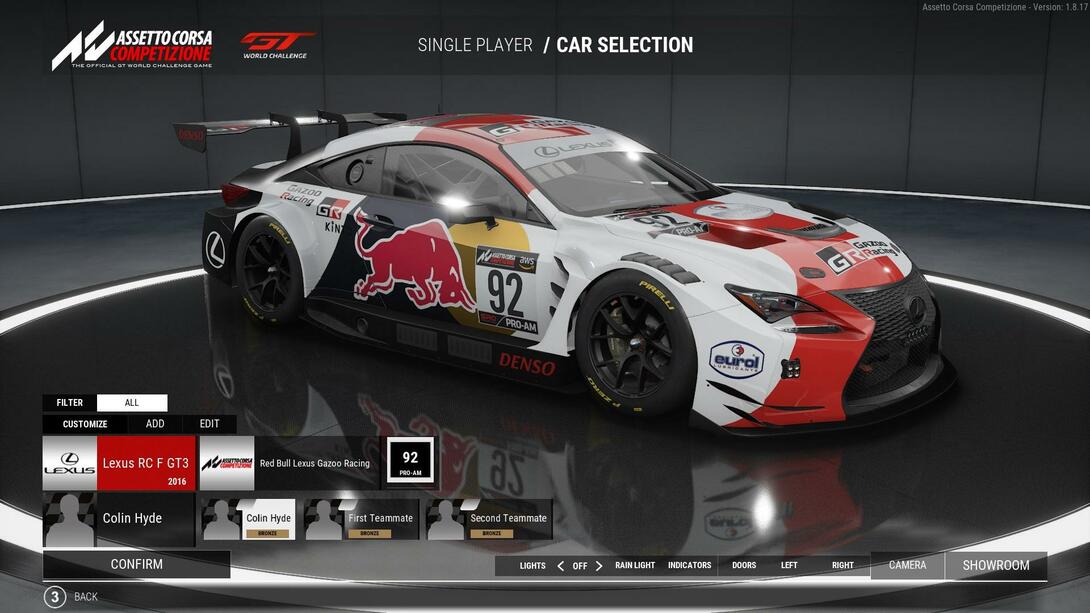Open the Showroom view
The width and height of the screenshot is (1090, 613).
click(995, 565)
